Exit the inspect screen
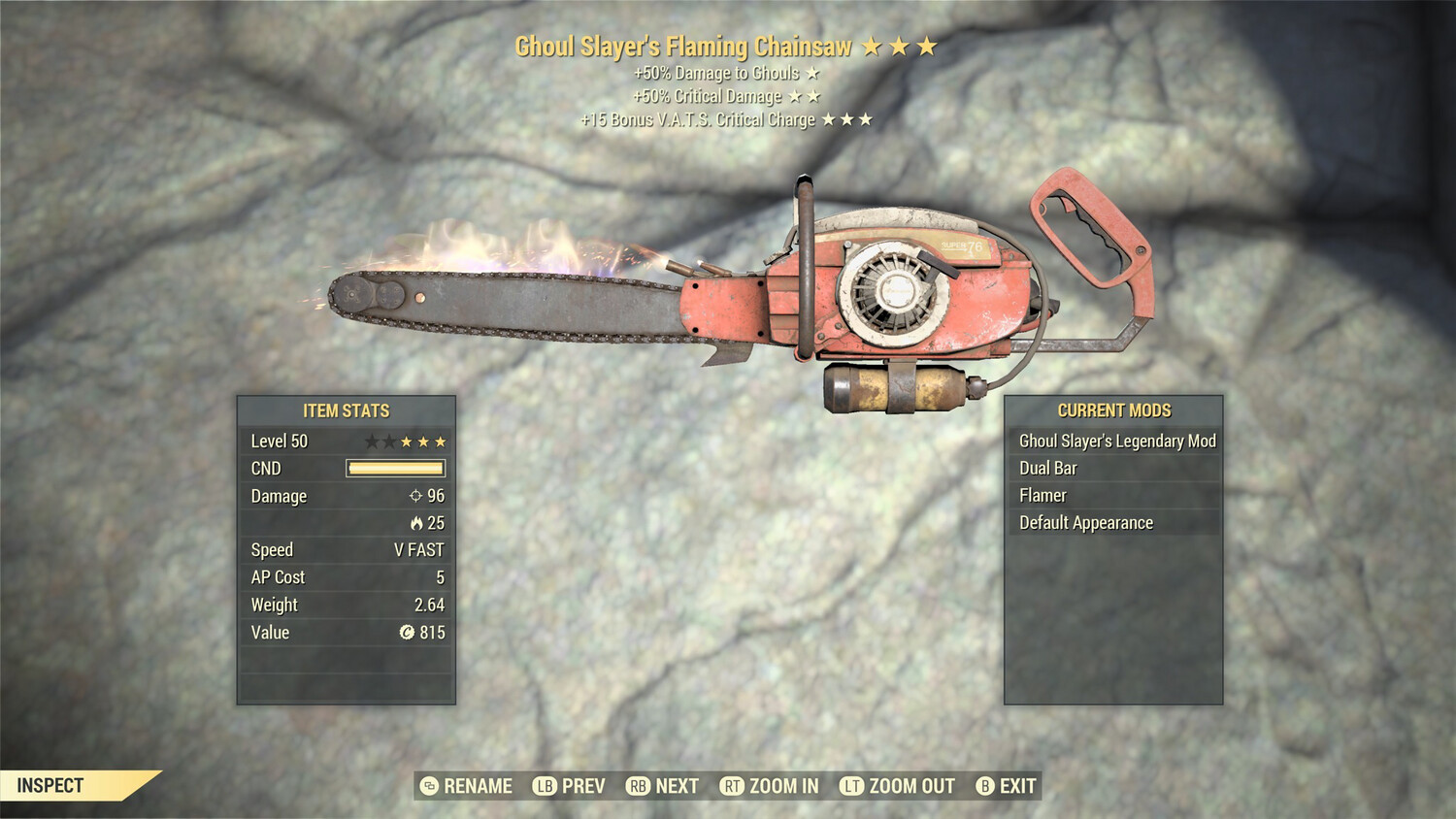1456x819 pixels. click(1007, 786)
